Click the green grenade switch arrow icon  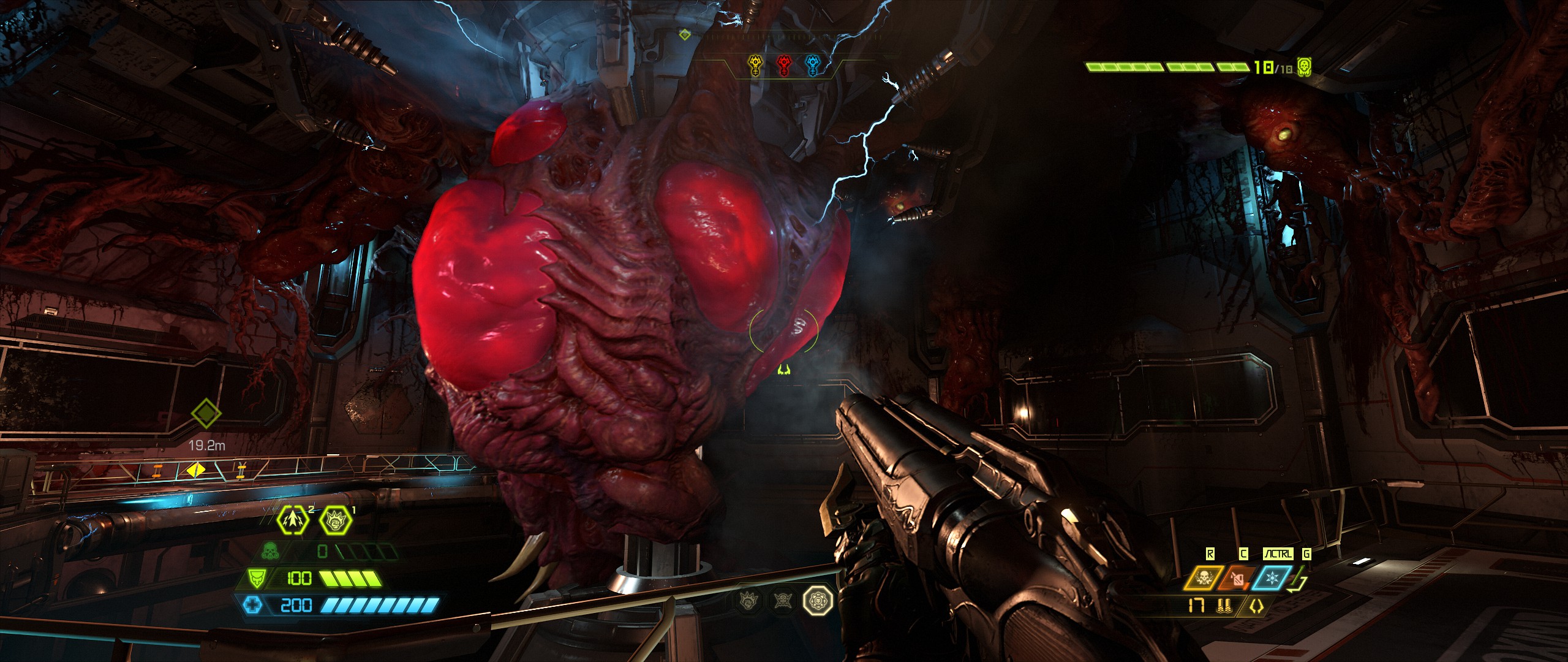pos(1300,579)
